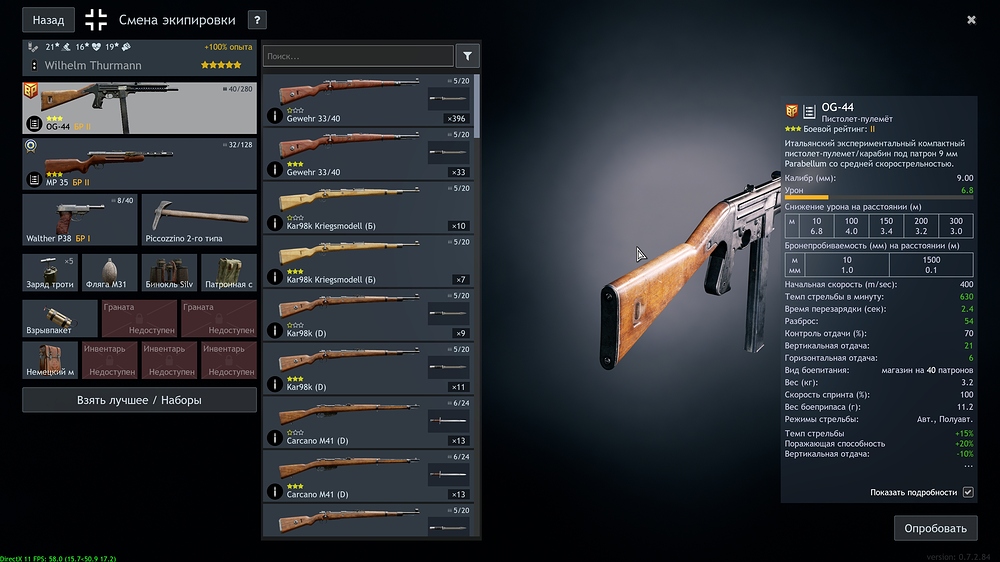Open the question mark help button
The width and height of the screenshot is (1000, 562).
[x=256, y=20]
